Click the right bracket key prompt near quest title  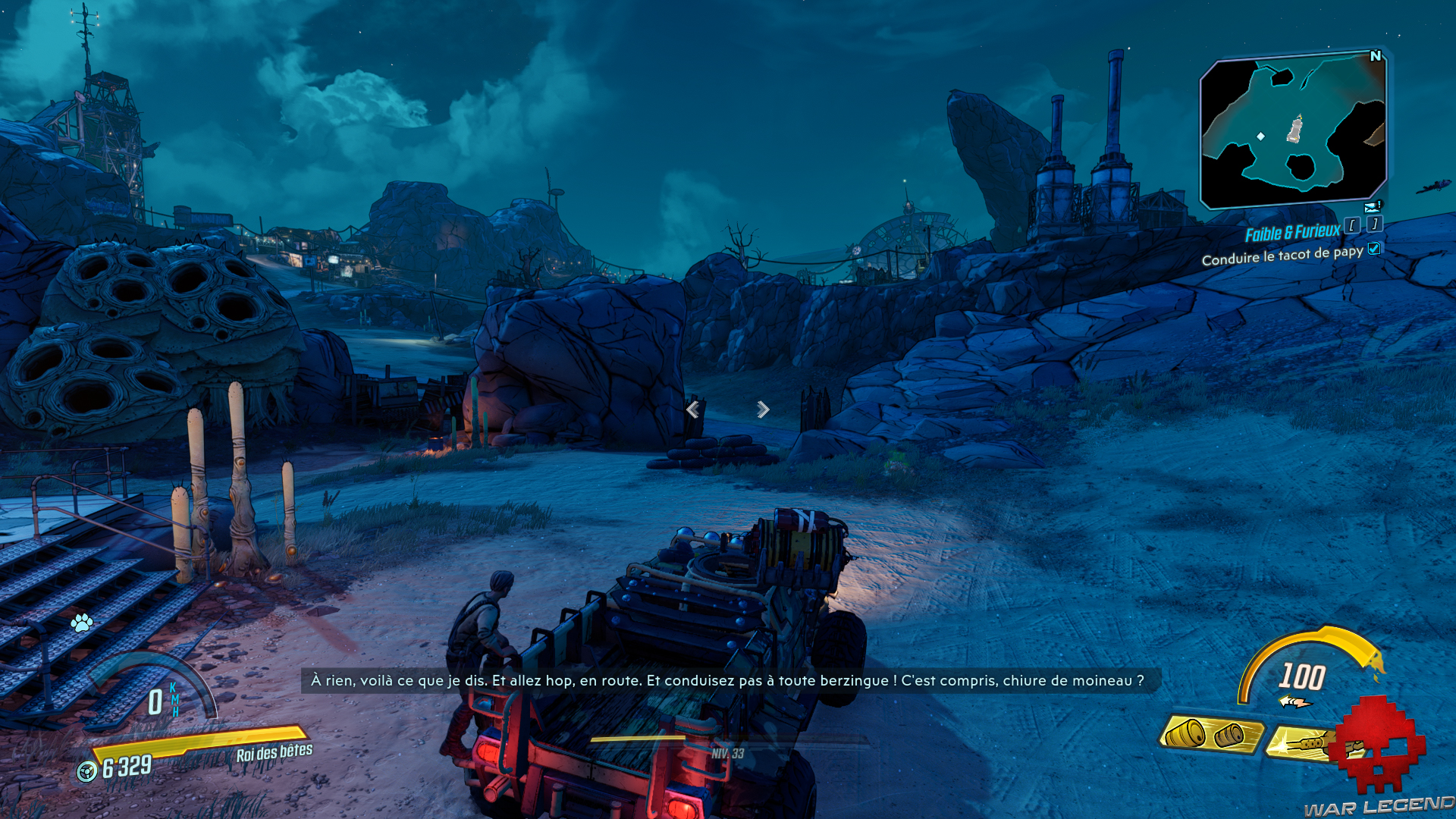coord(1374,224)
